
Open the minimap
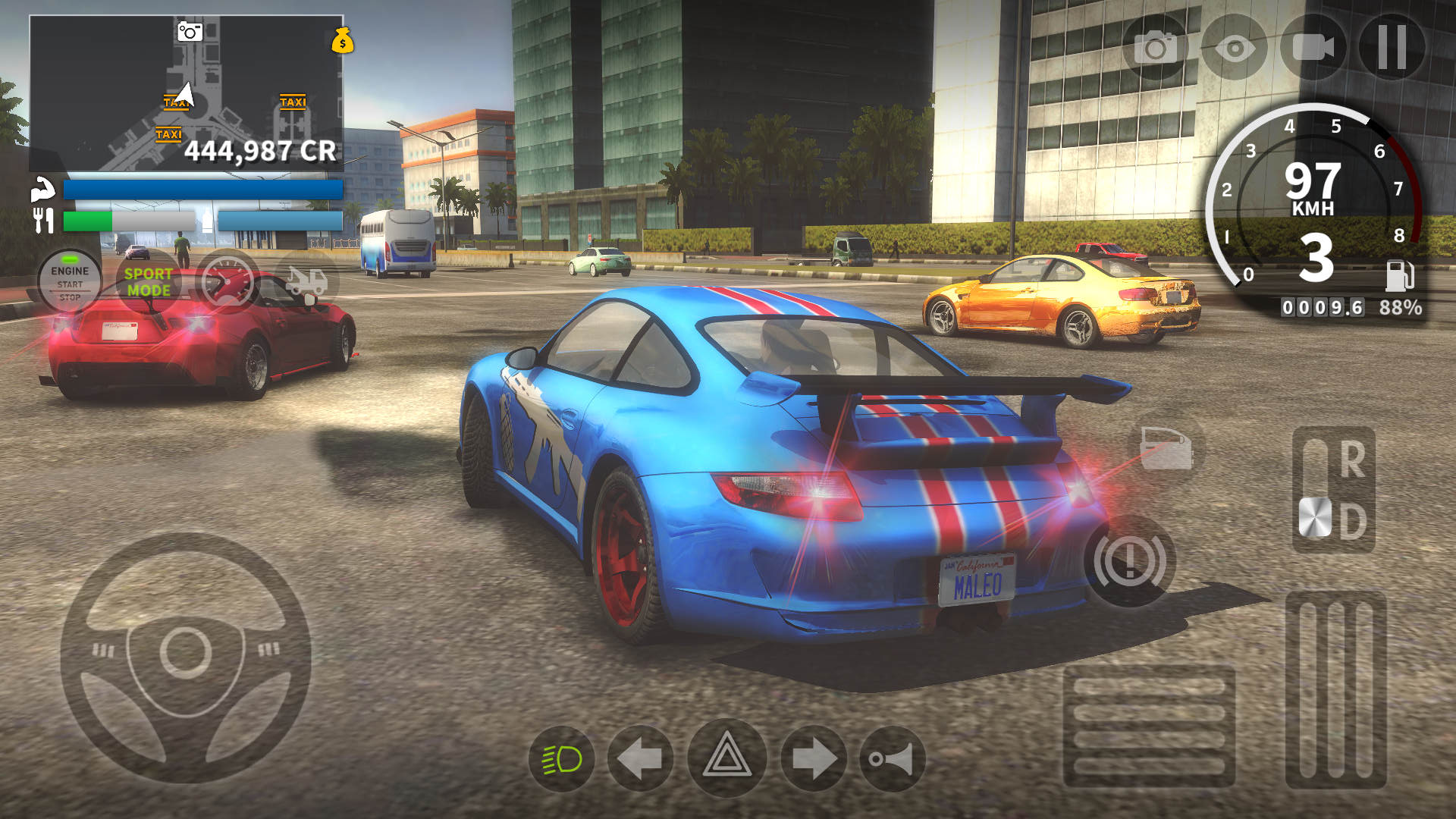(x=185, y=93)
